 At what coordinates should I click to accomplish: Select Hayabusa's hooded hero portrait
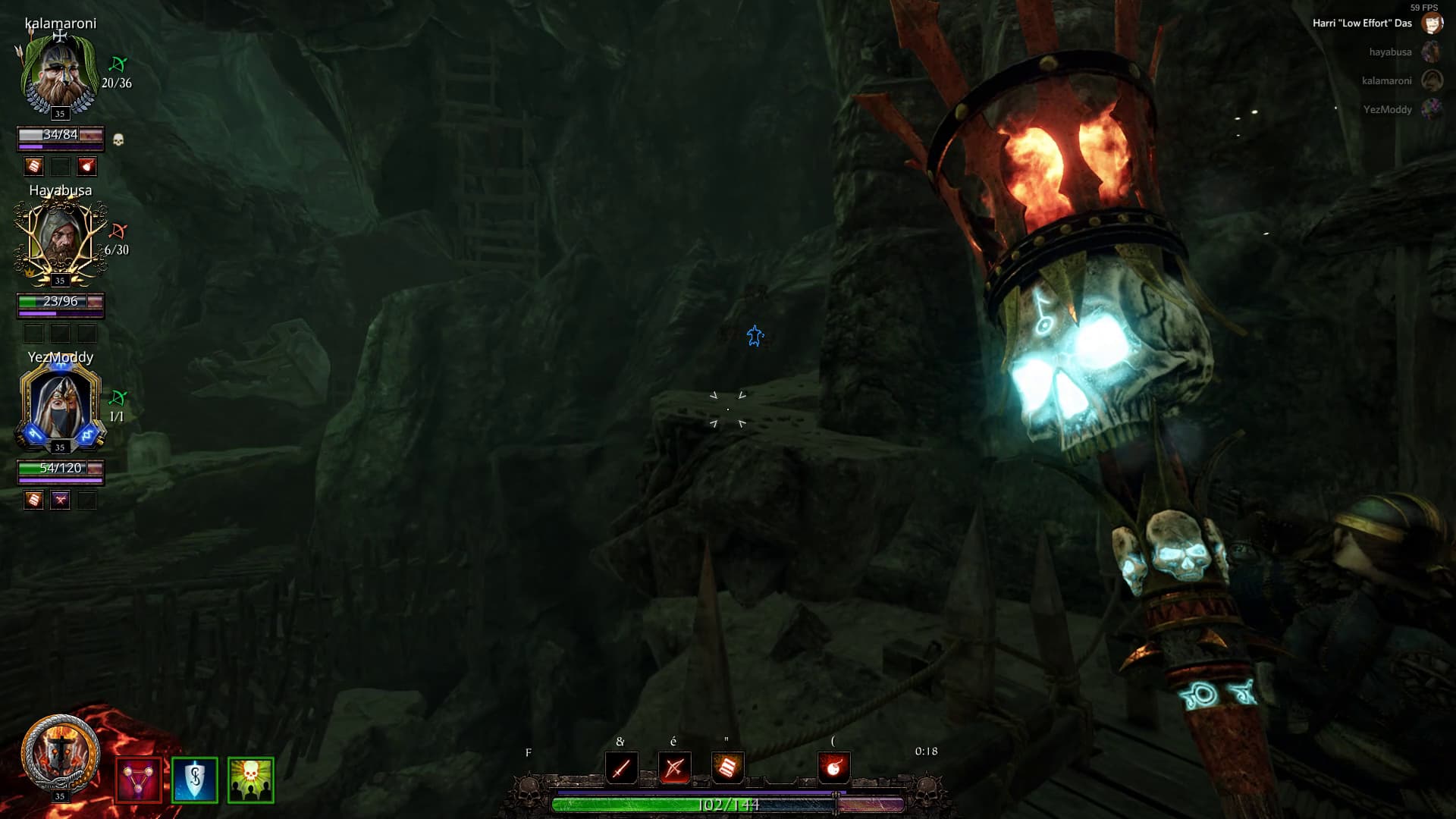click(x=60, y=240)
